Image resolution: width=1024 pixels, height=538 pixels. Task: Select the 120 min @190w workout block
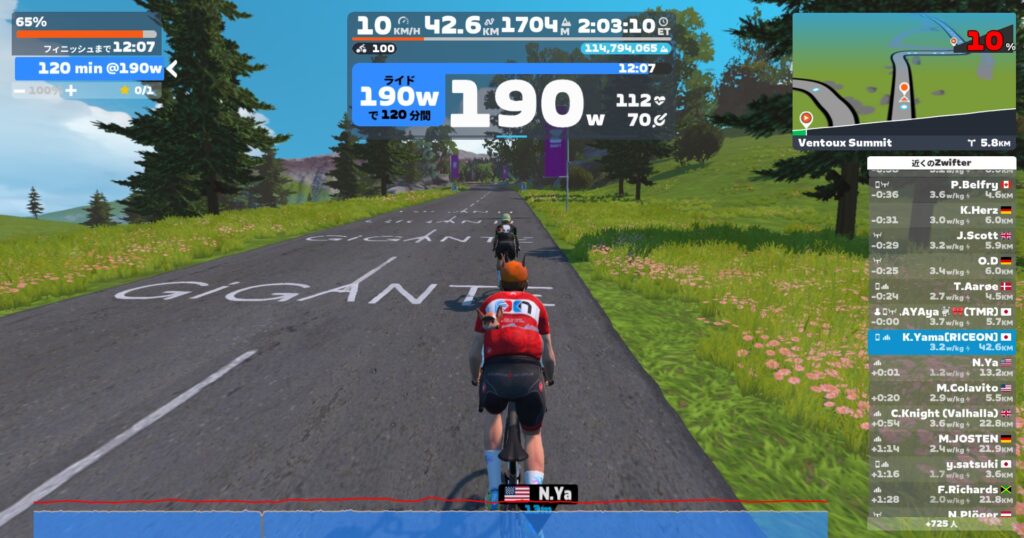[x=89, y=68]
